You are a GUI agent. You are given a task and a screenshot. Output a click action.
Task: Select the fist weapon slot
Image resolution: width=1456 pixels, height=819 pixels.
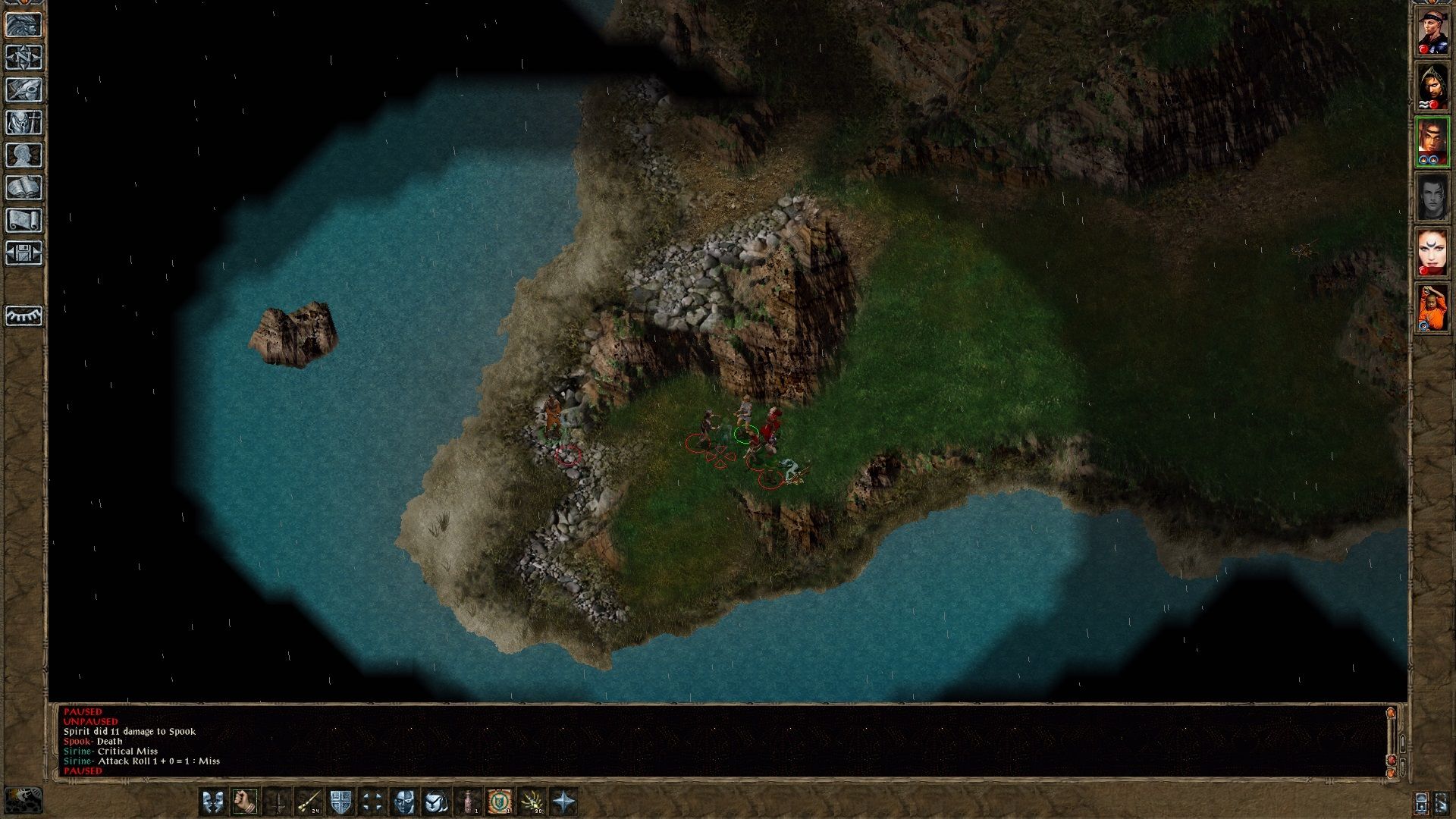tap(244, 801)
